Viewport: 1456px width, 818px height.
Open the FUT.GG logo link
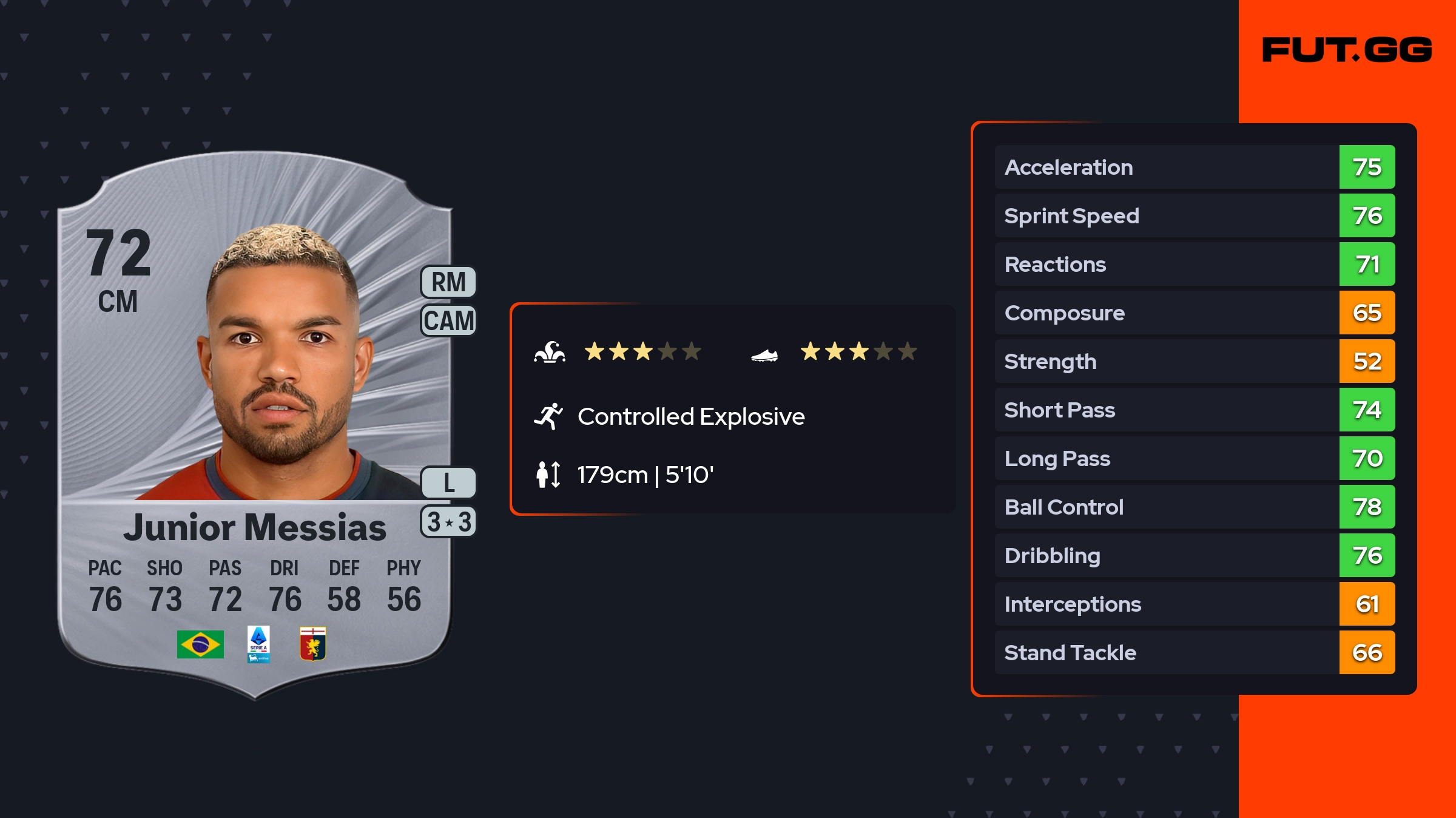(1347, 50)
